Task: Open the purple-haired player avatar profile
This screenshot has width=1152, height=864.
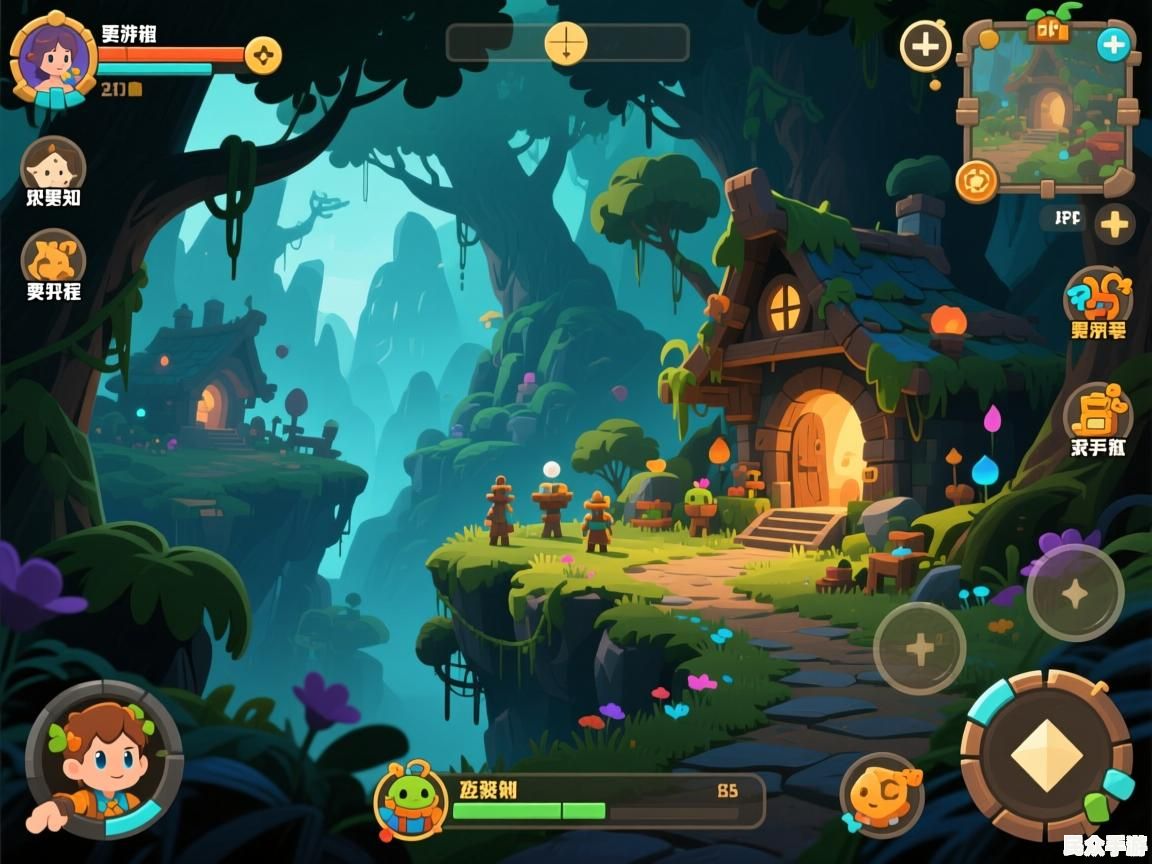Action: click(x=52, y=58)
